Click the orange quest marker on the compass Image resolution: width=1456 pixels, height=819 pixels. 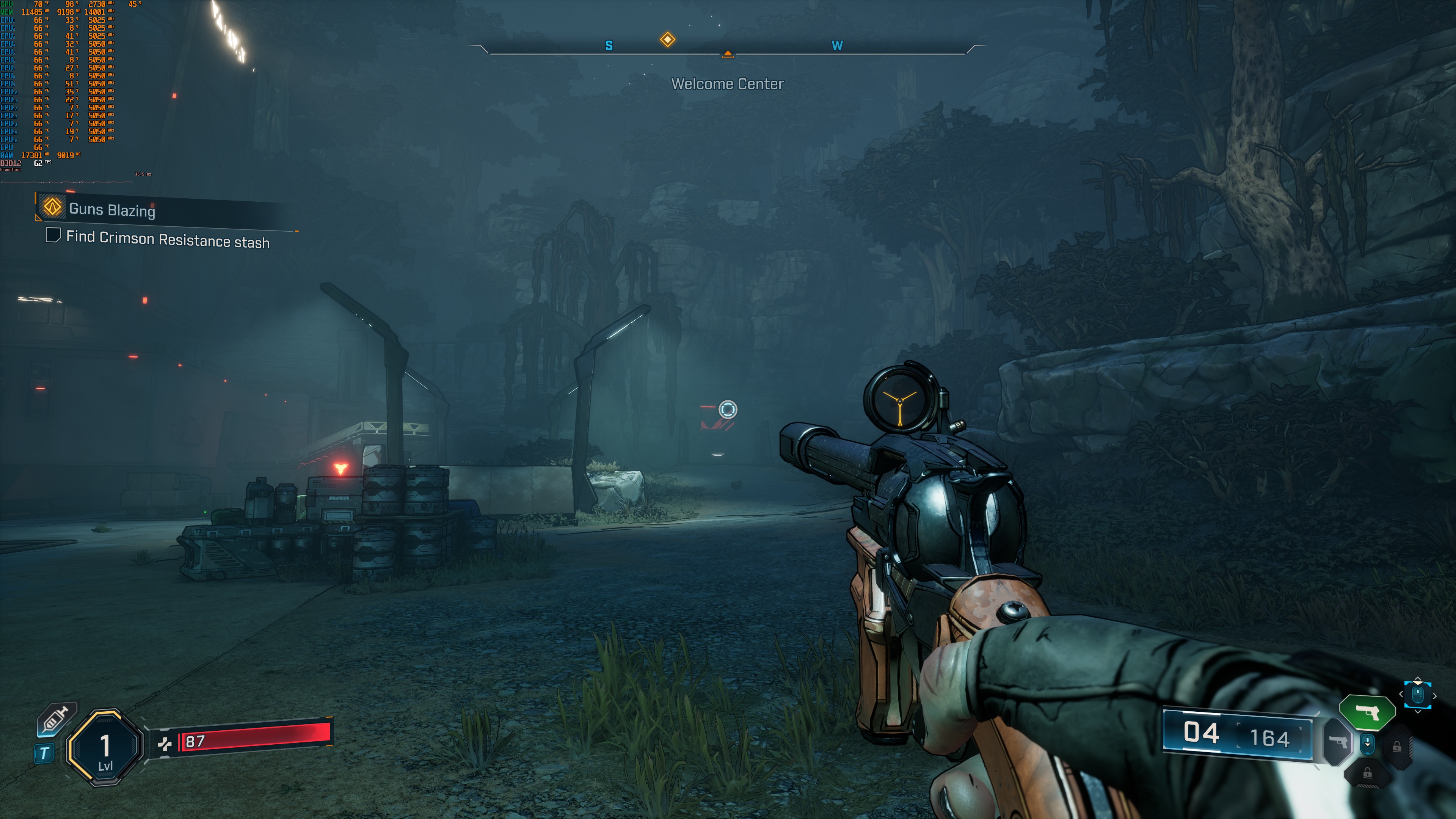point(667,39)
